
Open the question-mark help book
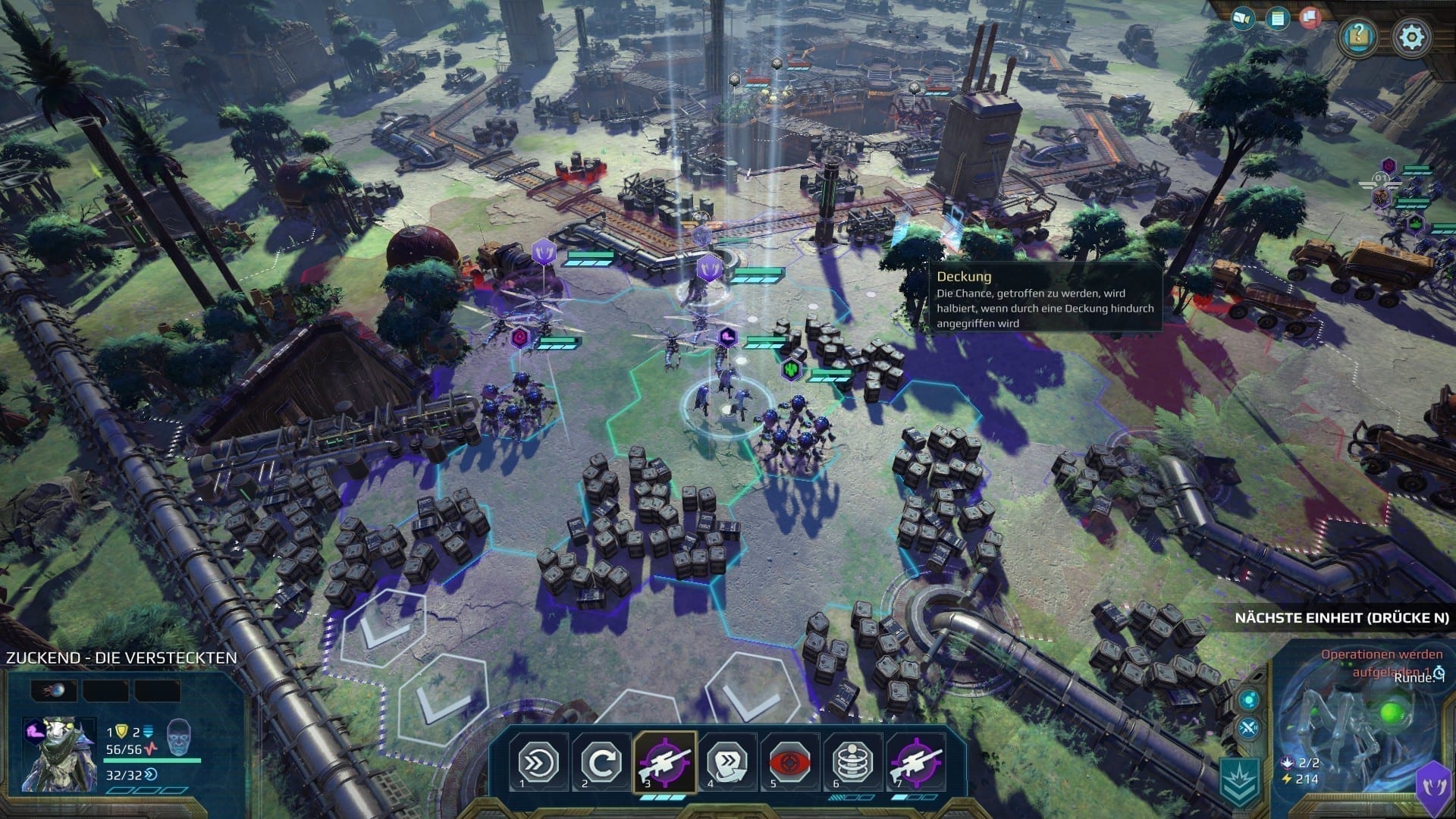pos(1357,36)
